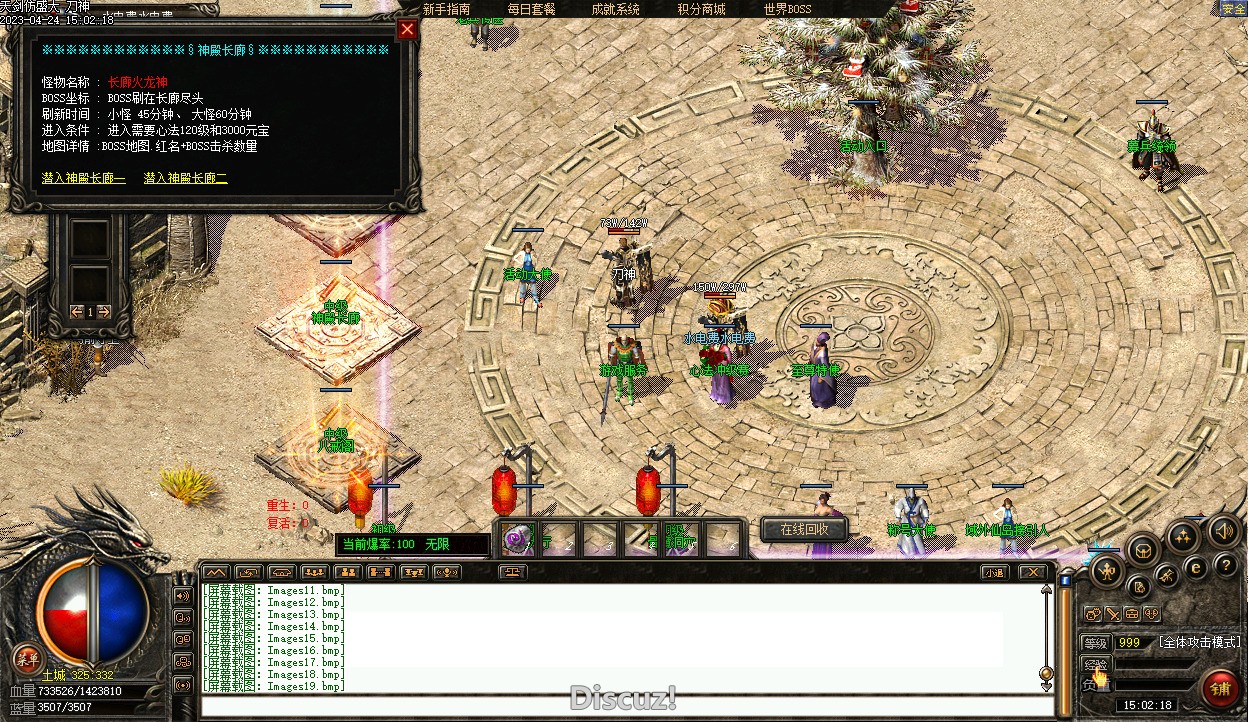This screenshot has width=1248, height=722.
Task: Open the skills sparkle round icon
Action: (1184, 537)
